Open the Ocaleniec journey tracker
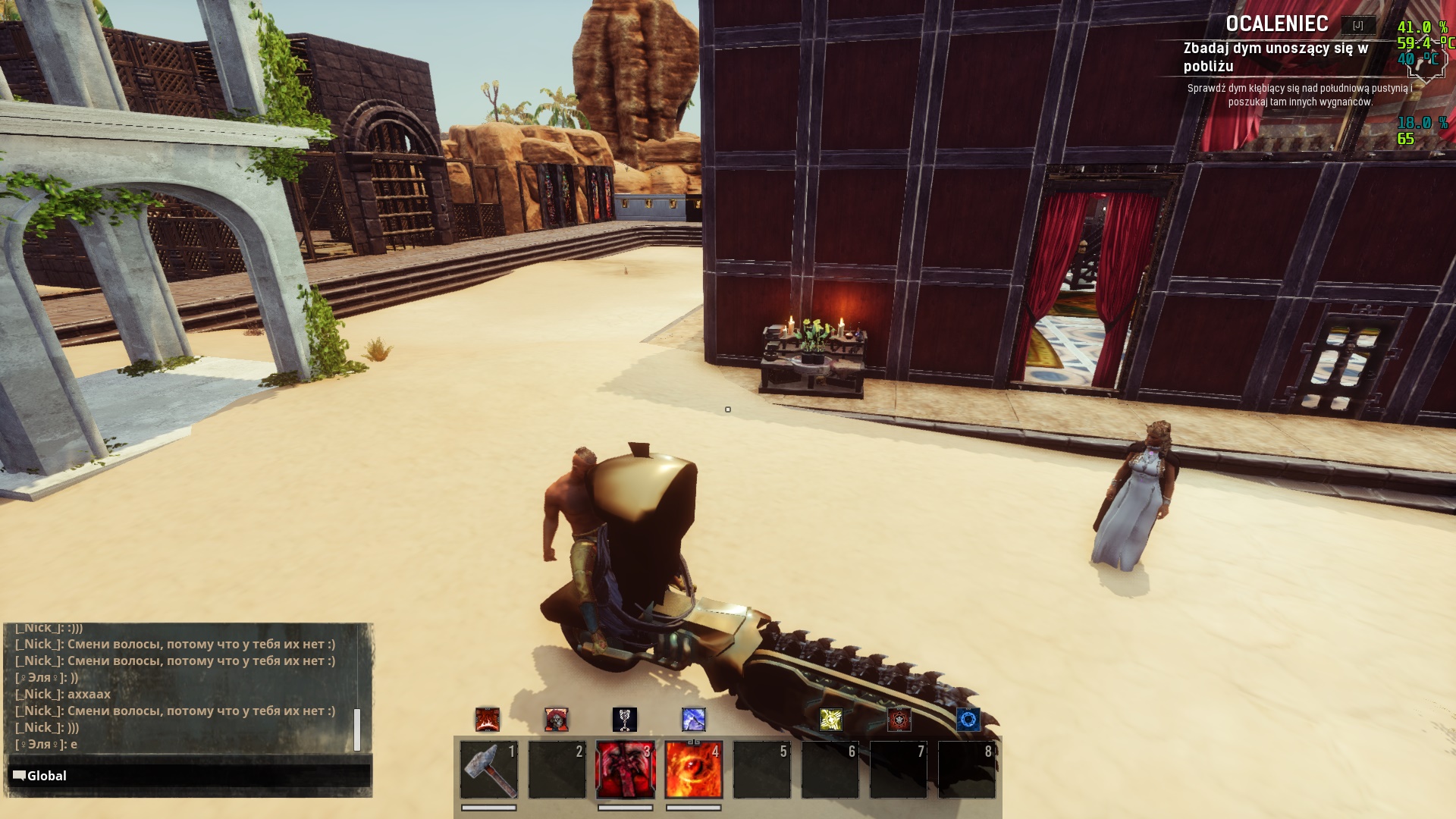The image size is (1456, 819). (1277, 24)
